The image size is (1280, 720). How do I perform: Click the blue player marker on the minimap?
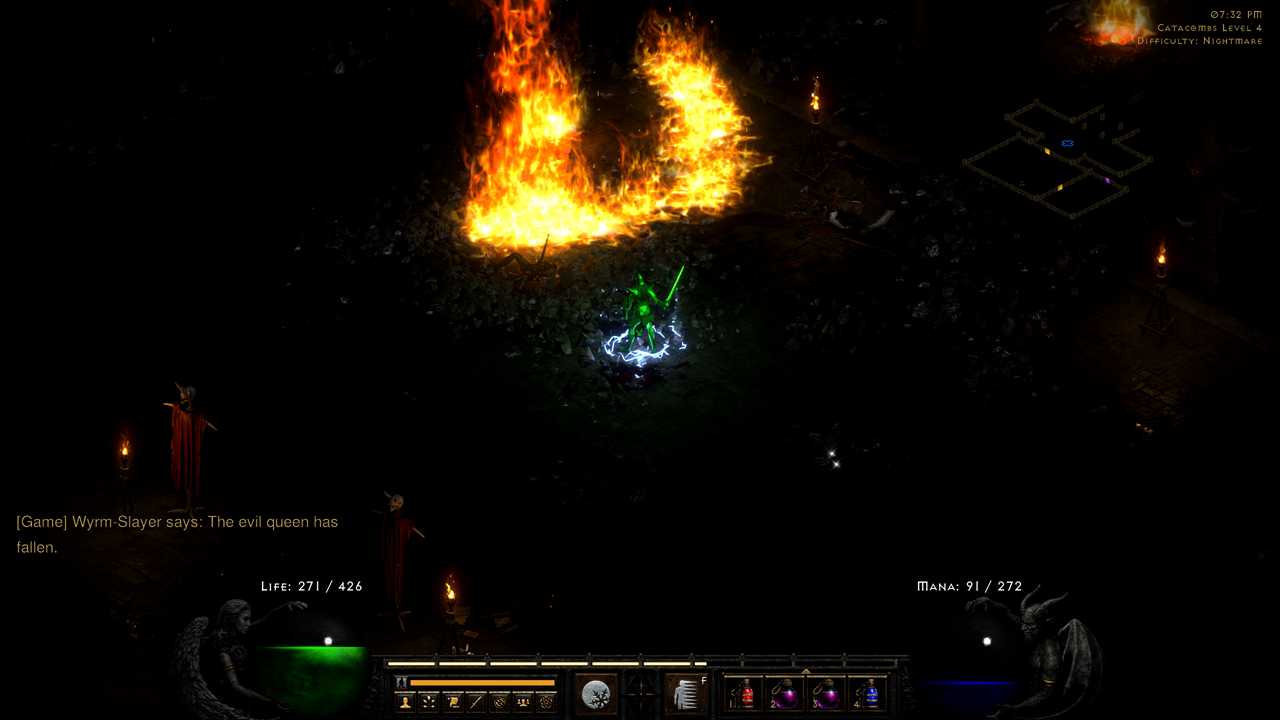coord(1068,142)
